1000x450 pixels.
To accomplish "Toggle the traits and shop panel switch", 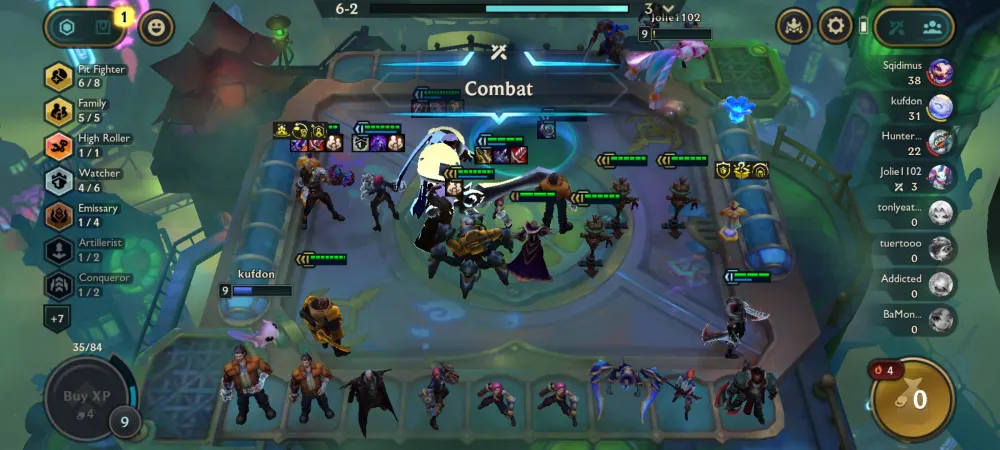I will tap(84, 27).
